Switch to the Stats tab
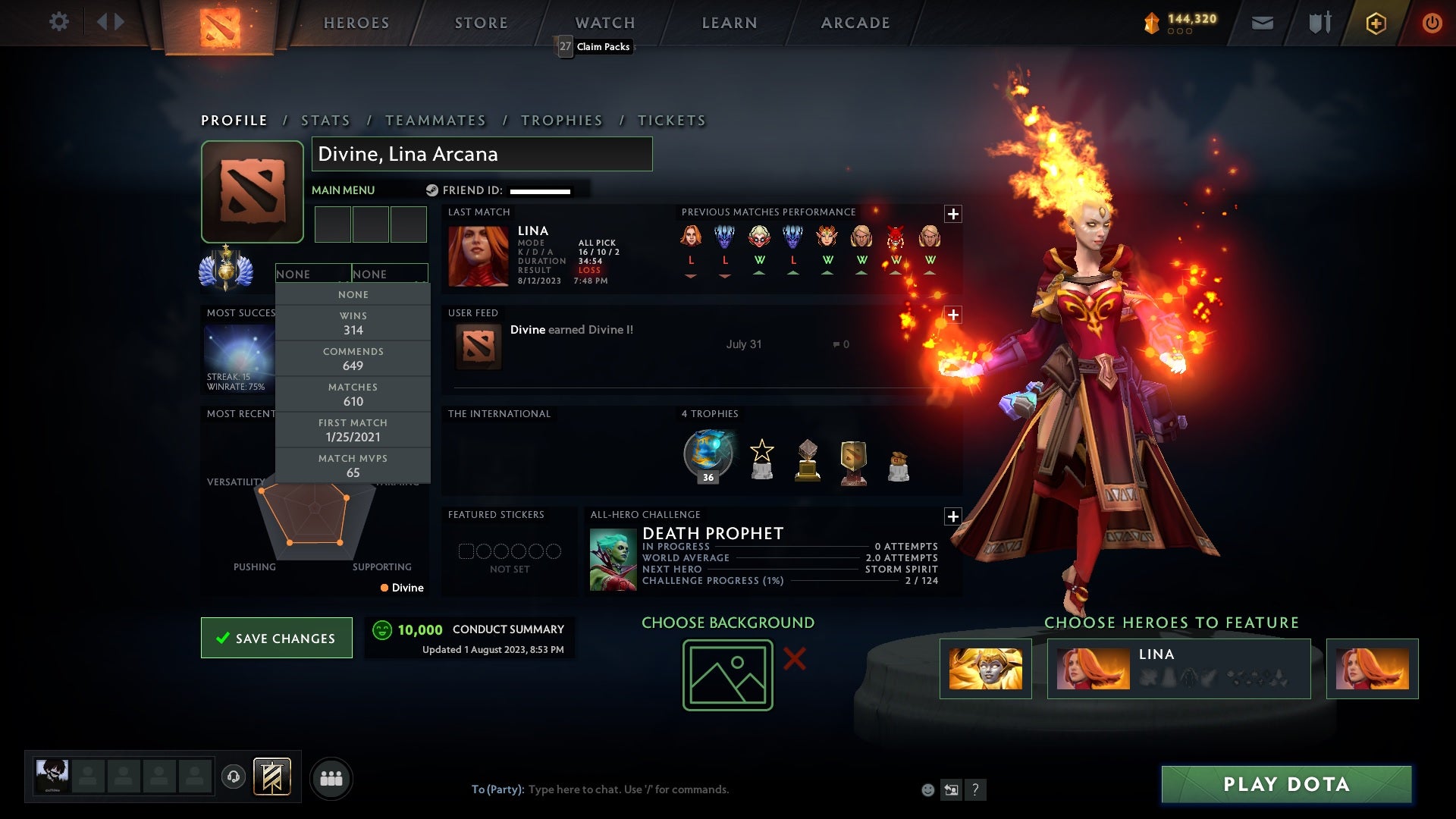 point(325,121)
